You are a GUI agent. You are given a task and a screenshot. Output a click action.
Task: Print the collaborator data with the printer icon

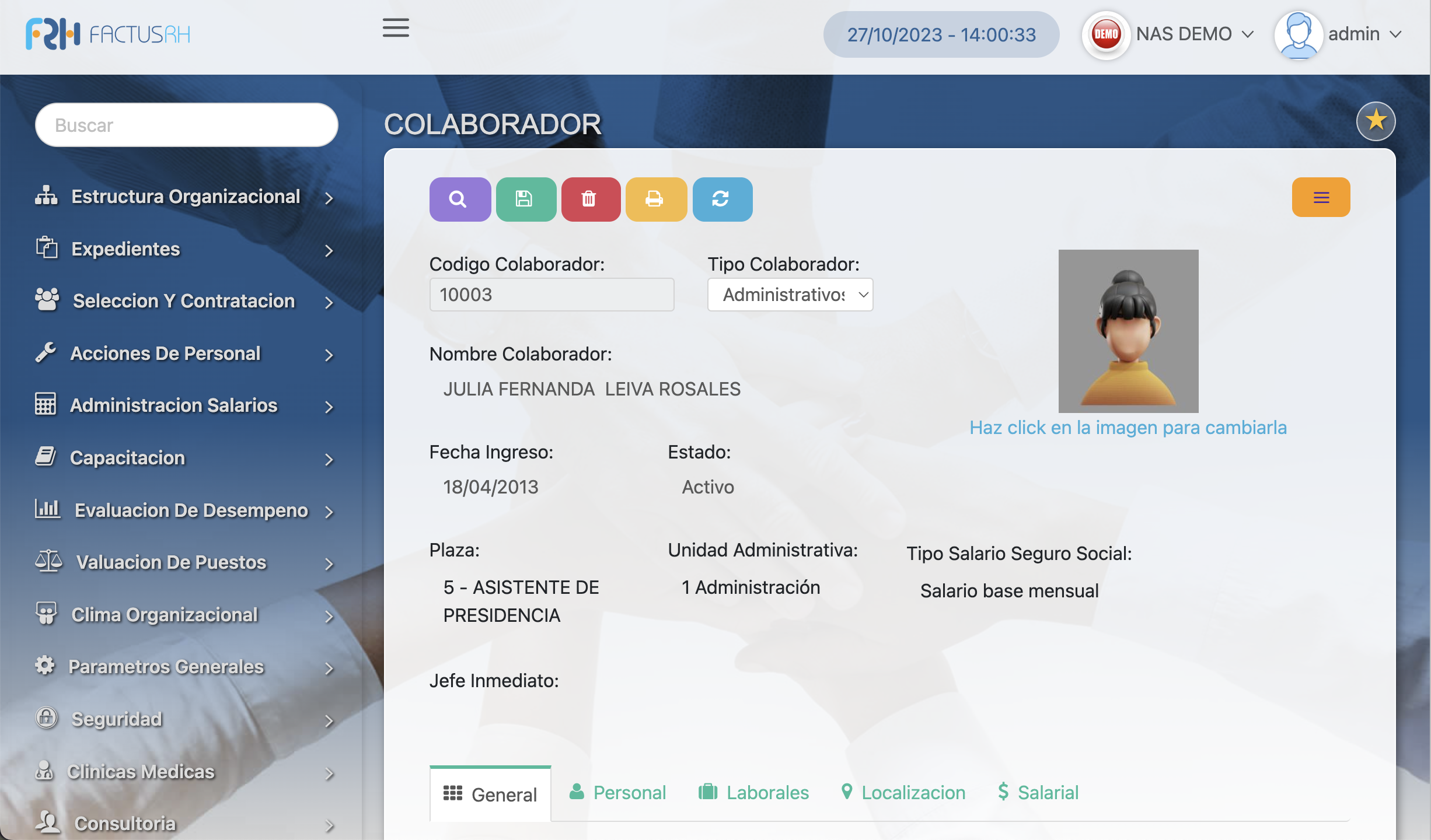tap(656, 199)
